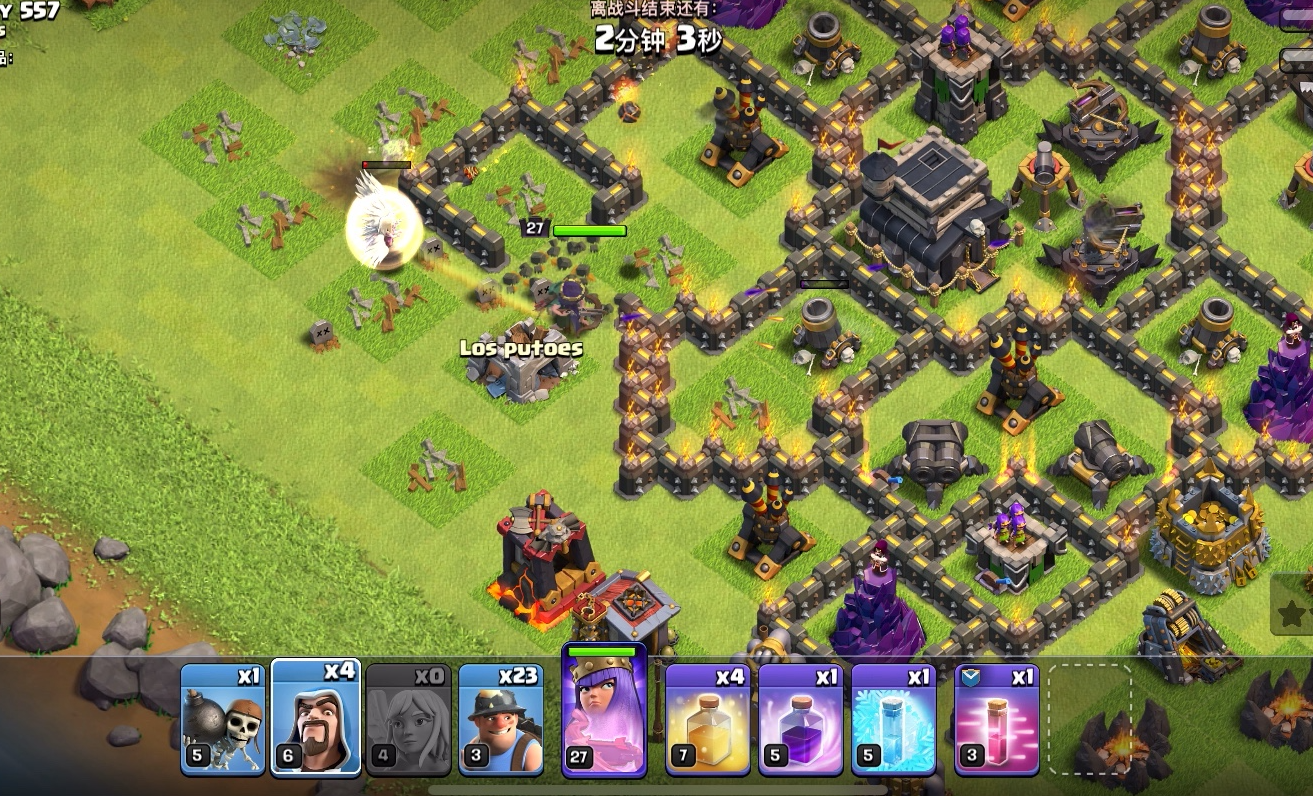Screen dimensions: 1313x796
Task: Choose the Wizard troop card
Action: tap(315, 718)
